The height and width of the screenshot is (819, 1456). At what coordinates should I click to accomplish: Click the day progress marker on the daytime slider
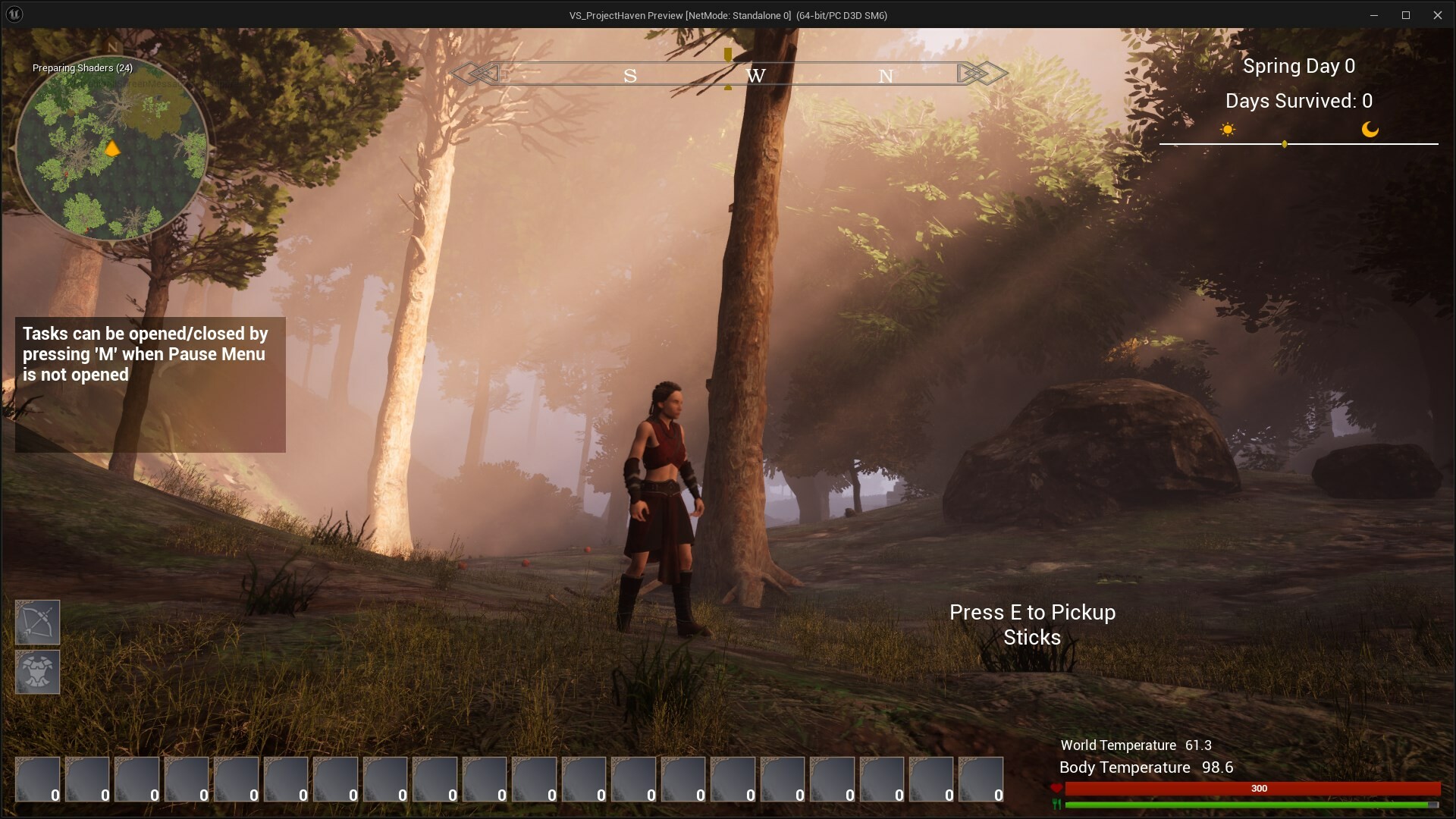point(1284,143)
